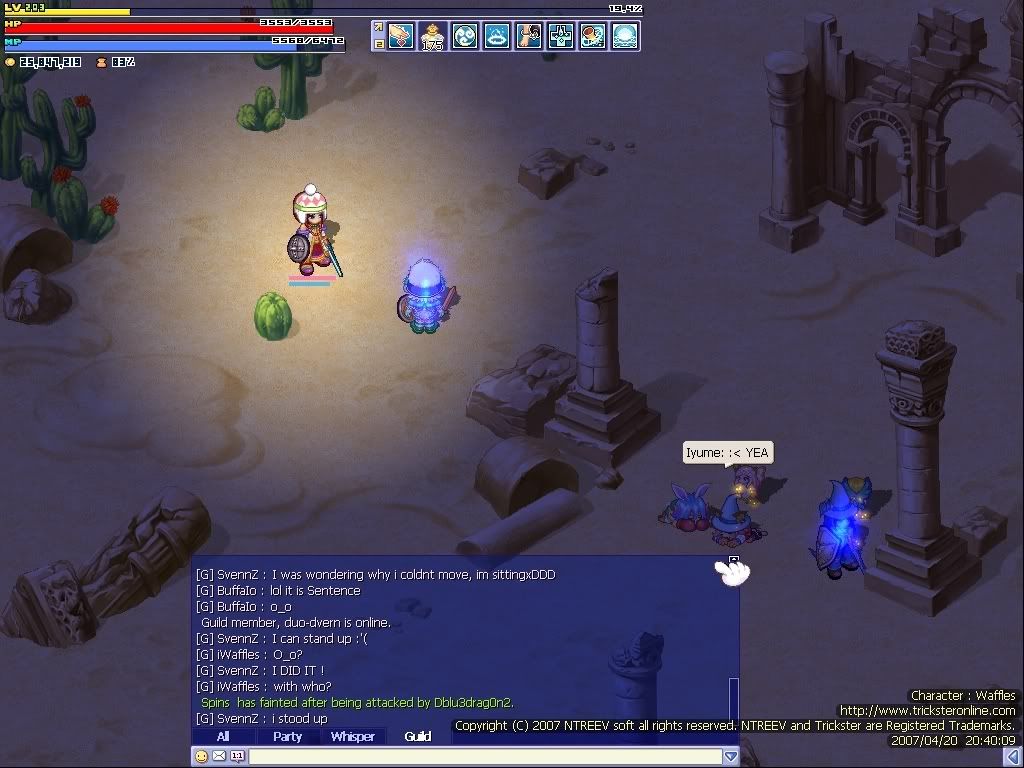Open the Party chat tab

[288, 737]
